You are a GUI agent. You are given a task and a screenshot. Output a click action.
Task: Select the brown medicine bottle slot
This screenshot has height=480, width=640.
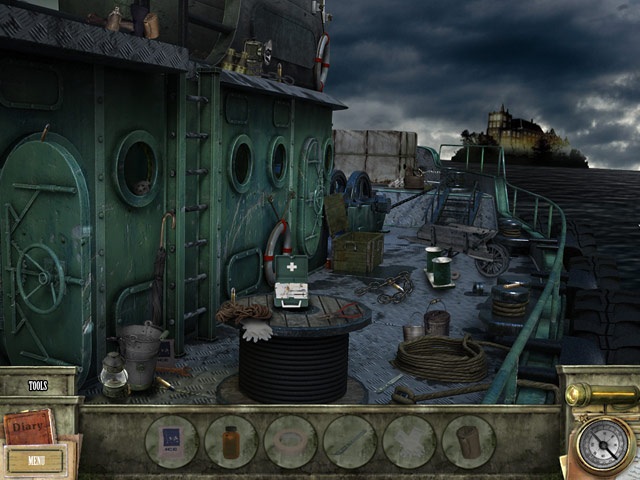point(231,442)
